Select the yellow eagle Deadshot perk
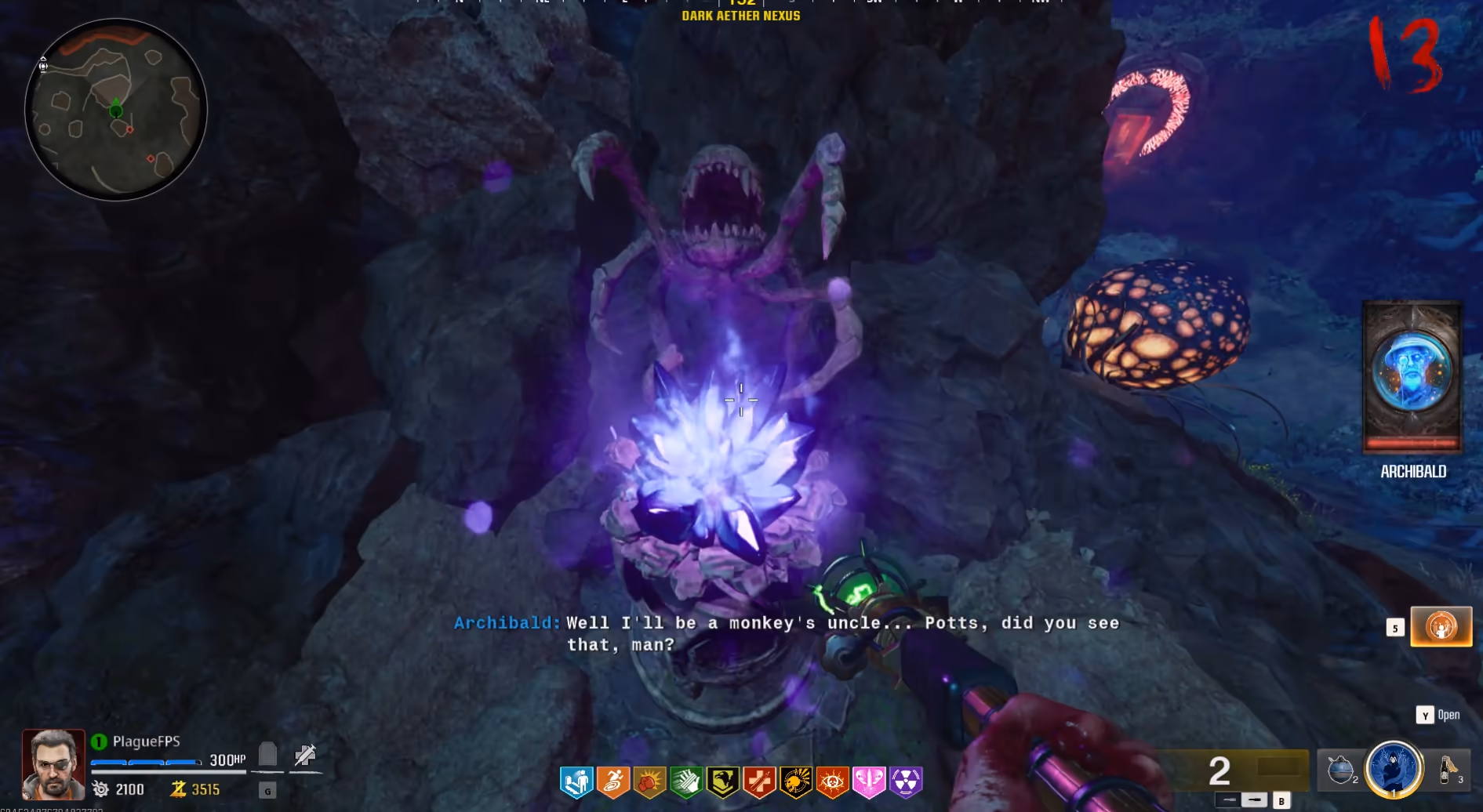1483x812 pixels. click(x=722, y=781)
